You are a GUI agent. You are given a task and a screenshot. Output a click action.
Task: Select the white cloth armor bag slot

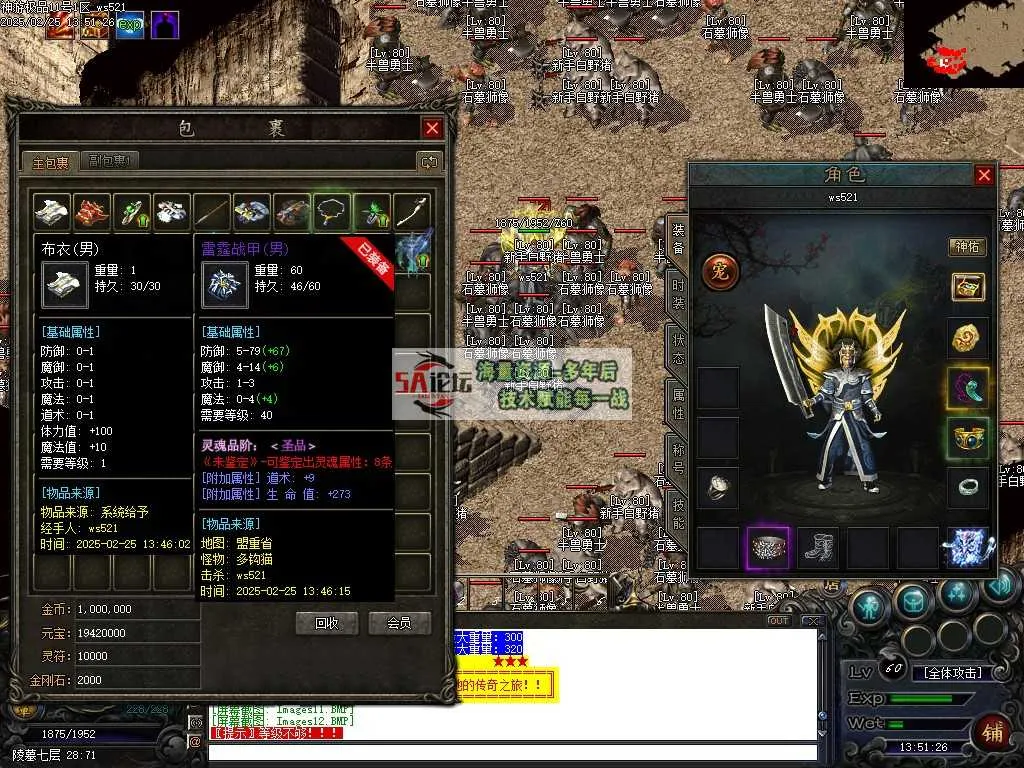[52, 211]
